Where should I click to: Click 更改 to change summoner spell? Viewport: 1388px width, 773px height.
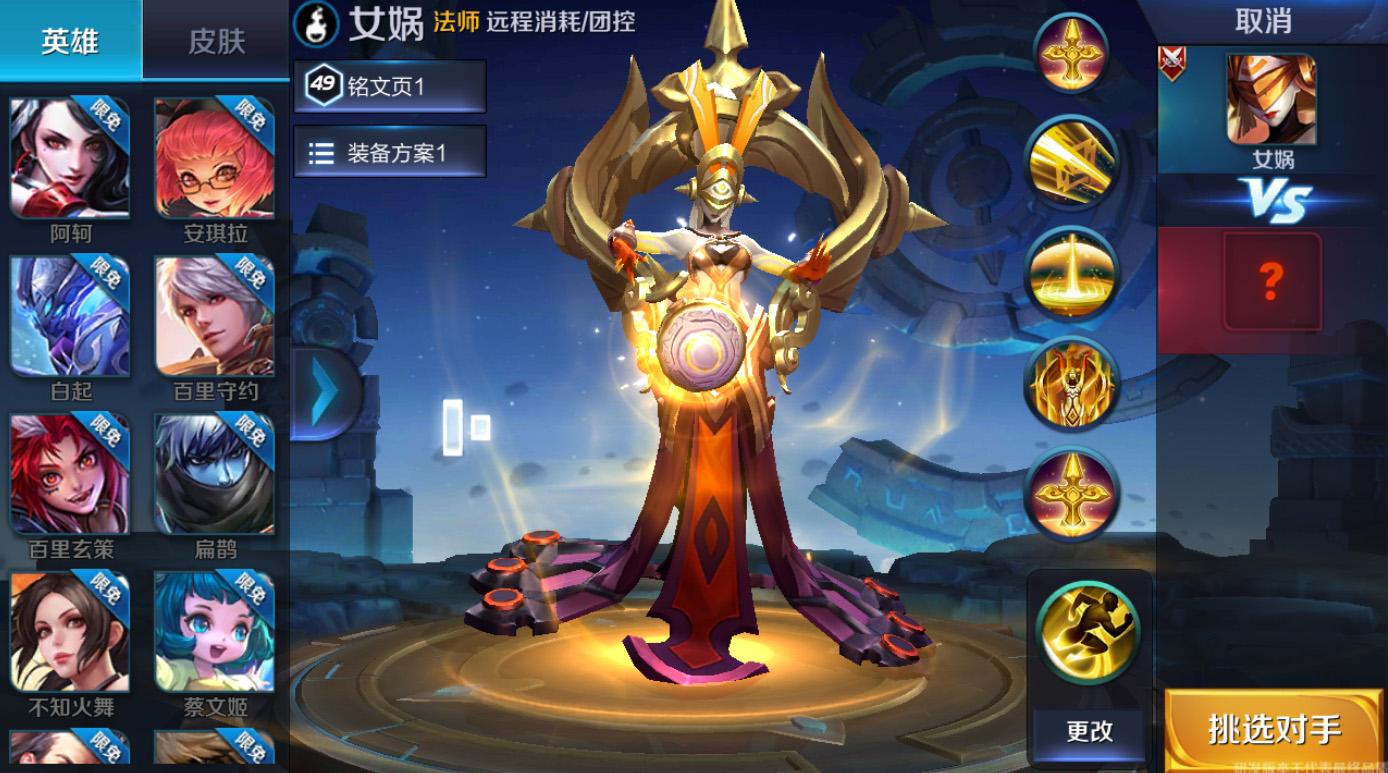click(x=1087, y=732)
